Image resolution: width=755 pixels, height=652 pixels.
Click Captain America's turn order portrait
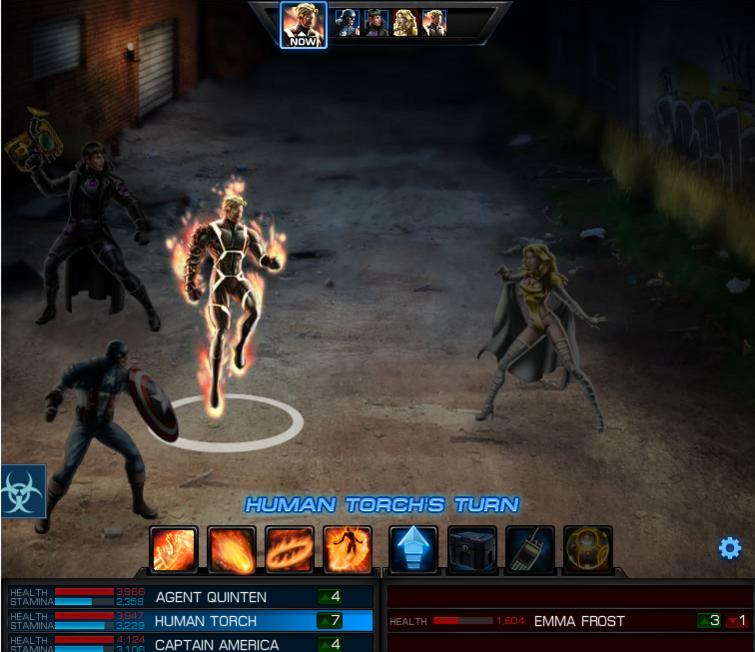point(346,22)
